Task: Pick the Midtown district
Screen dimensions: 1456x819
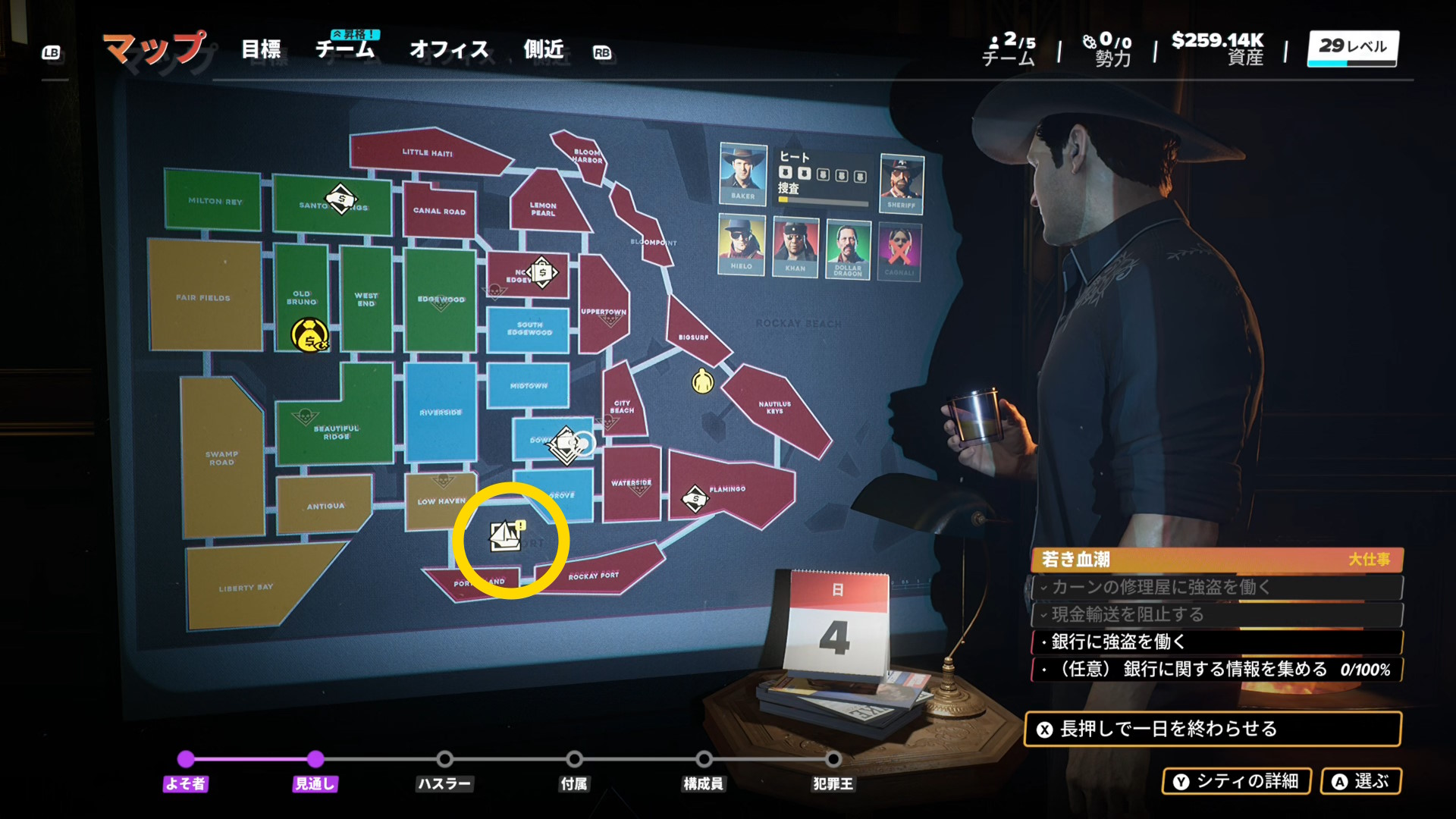Action: click(x=529, y=385)
